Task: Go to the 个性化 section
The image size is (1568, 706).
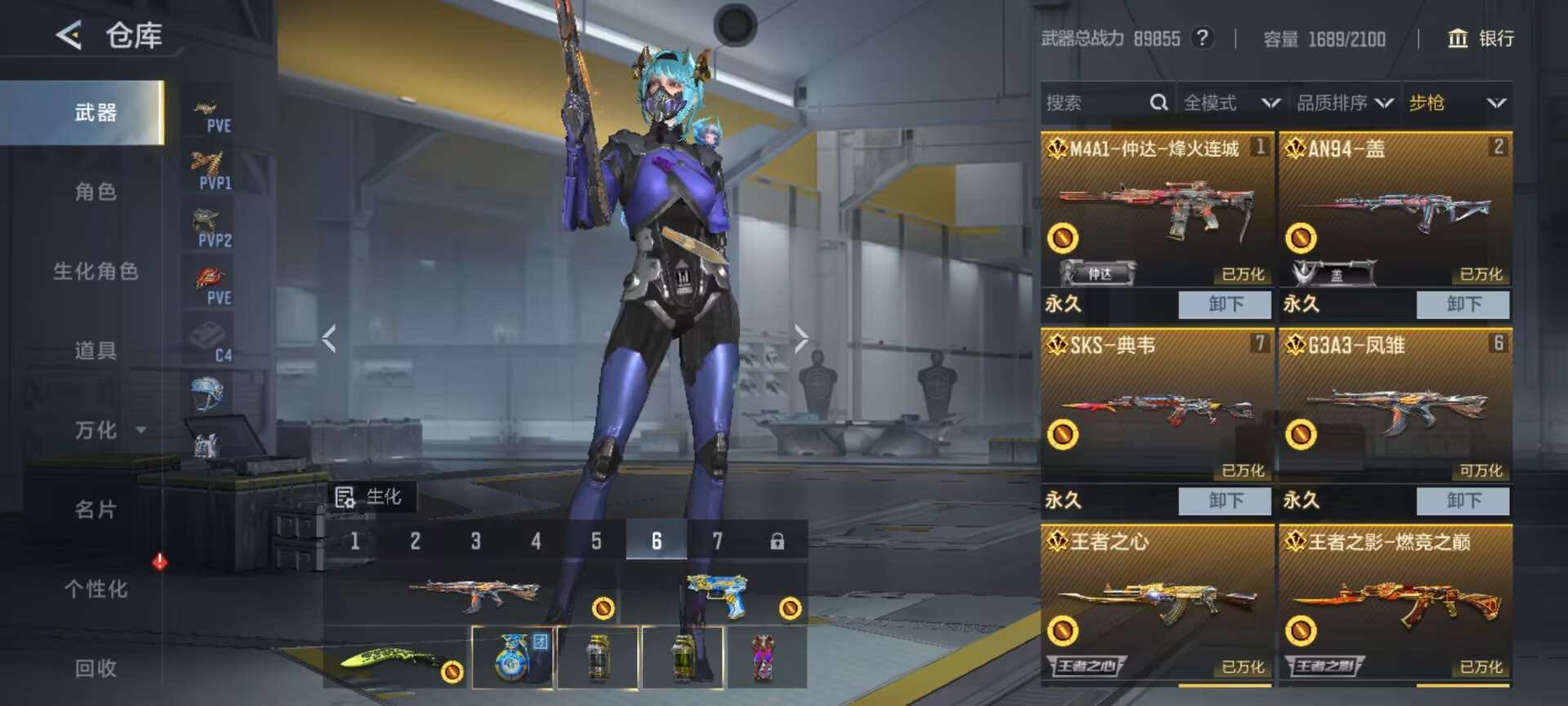Action: point(96,588)
